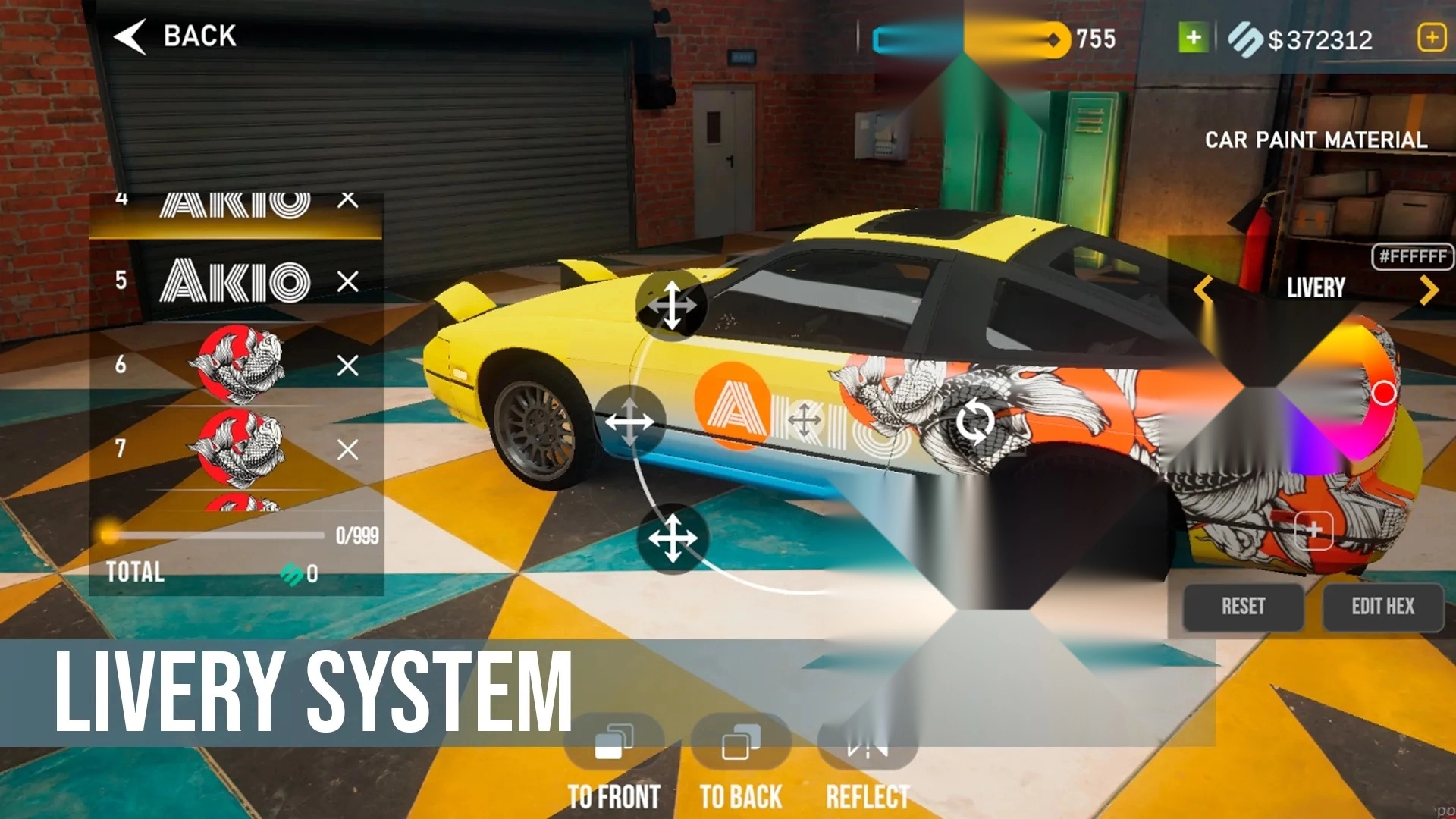The width and height of the screenshot is (1456, 819).
Task: Pick a hue on the color wheel
Action: coord(1382,393)
